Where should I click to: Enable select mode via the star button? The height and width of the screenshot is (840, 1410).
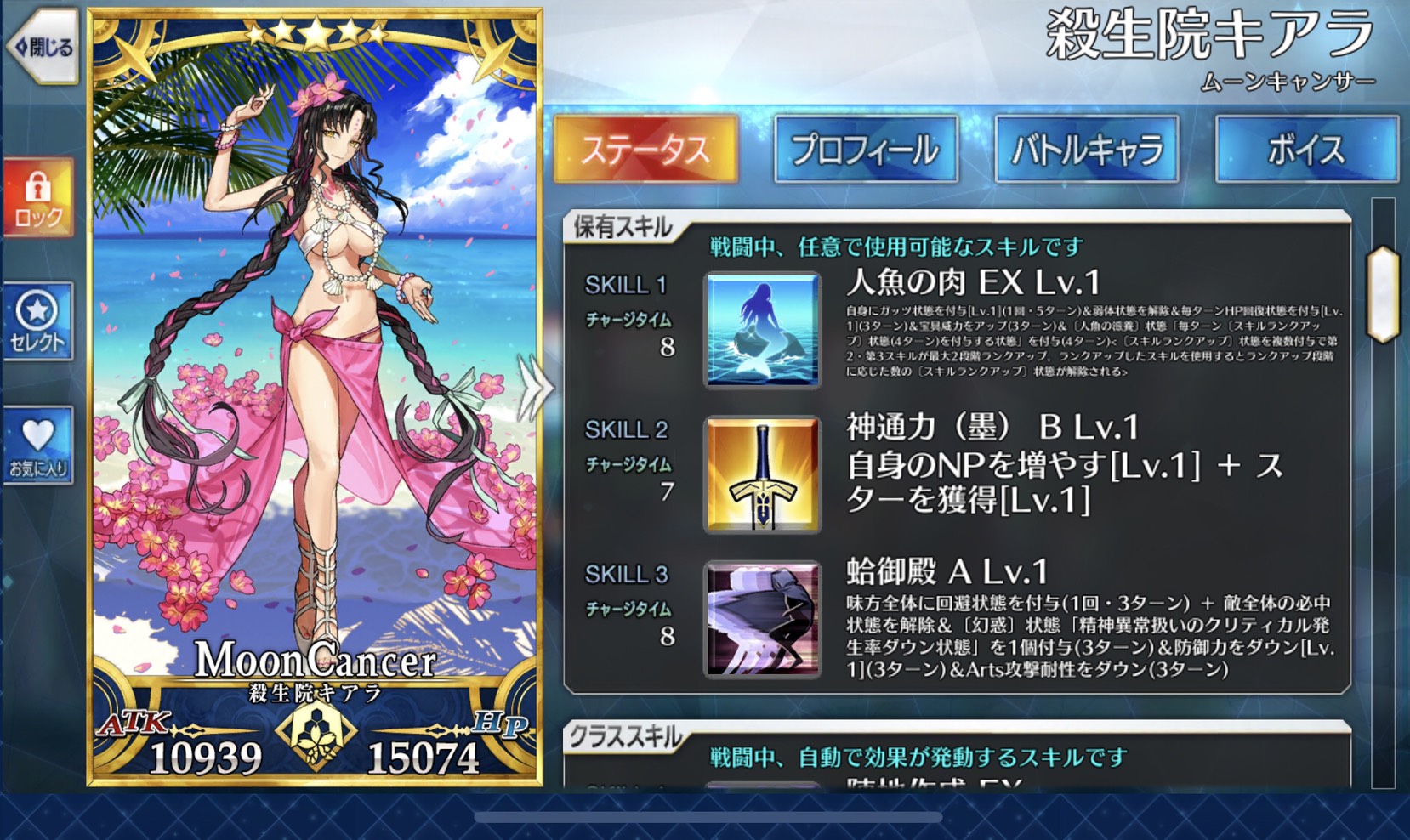[38, 319]
